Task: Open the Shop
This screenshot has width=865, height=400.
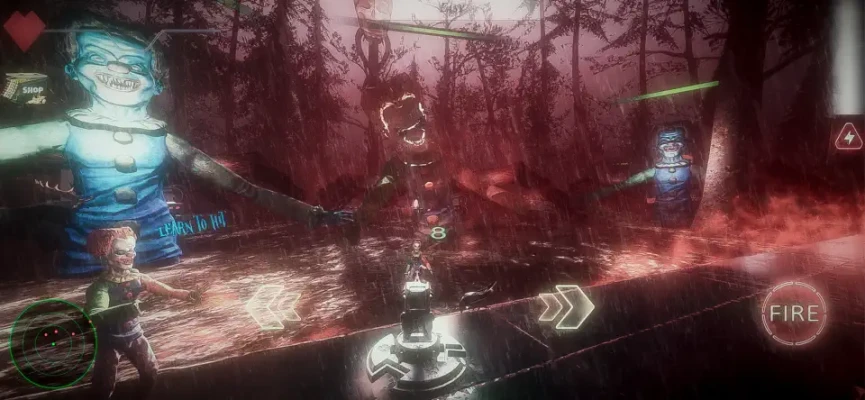Action: tap(27, 87)
